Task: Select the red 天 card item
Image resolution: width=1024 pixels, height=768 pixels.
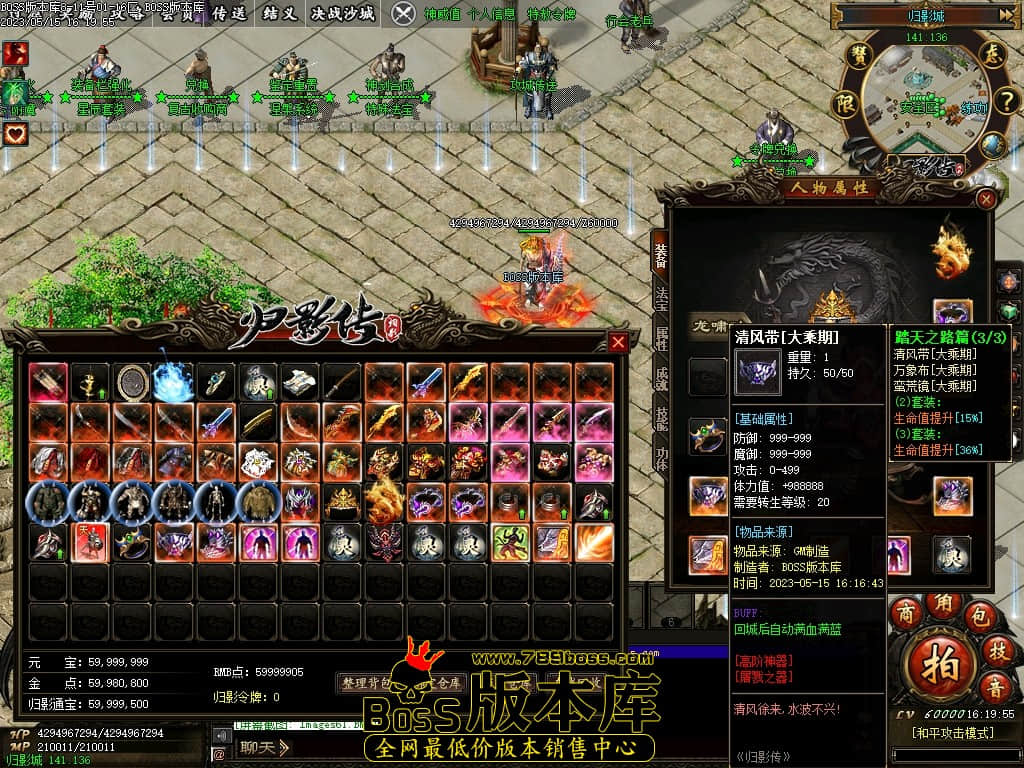Action: [x=90, y=542]
